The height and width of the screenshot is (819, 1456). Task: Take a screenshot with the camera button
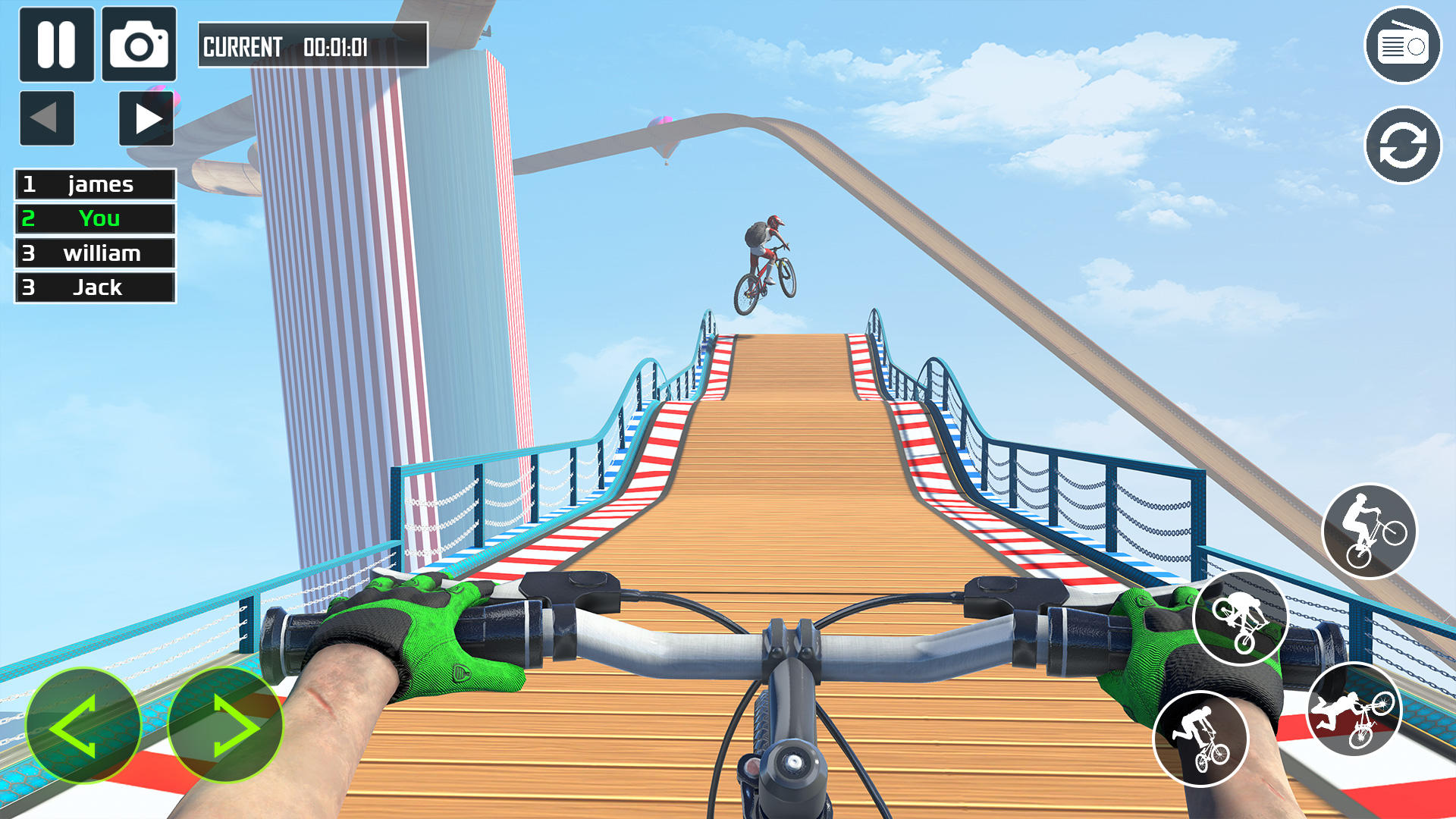tap(141, 45)
